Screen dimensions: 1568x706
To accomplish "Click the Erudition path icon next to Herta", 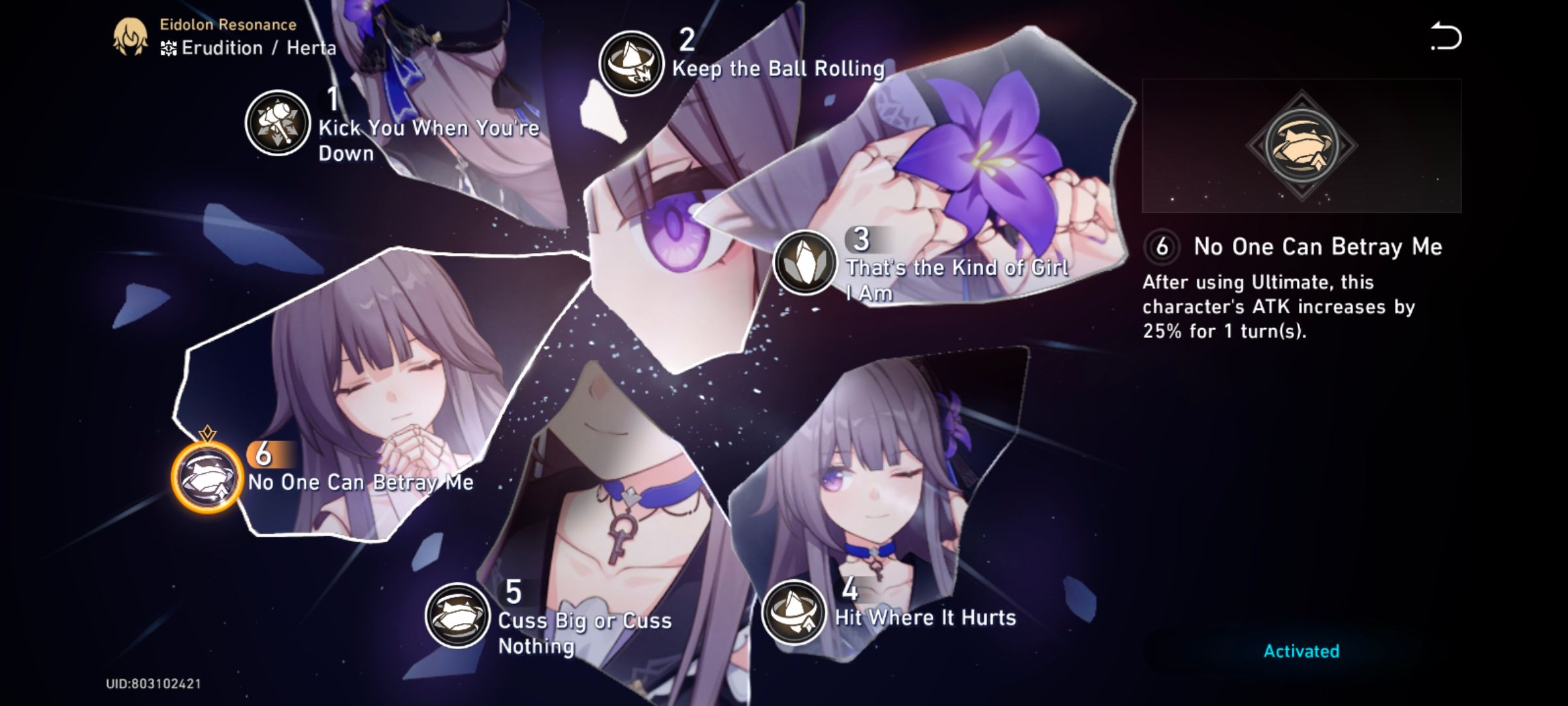I will [167, 48].
